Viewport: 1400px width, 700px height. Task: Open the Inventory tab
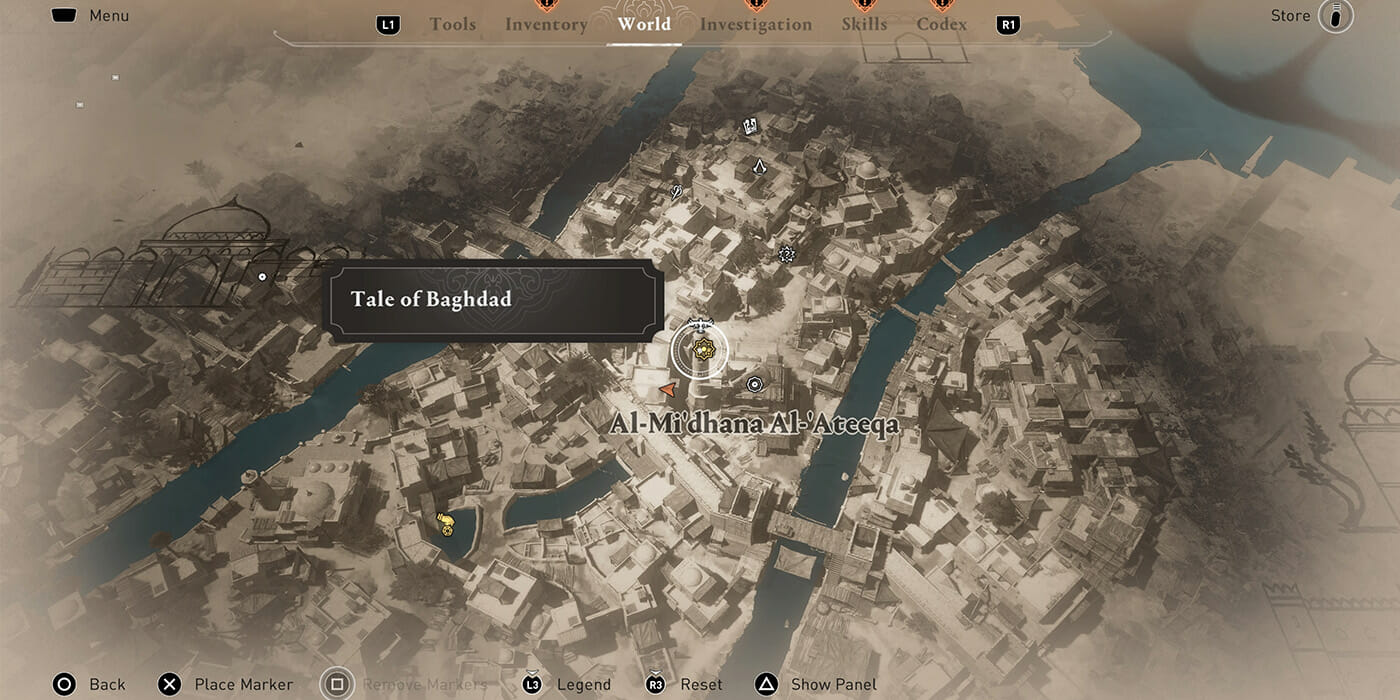coord(546,24)
